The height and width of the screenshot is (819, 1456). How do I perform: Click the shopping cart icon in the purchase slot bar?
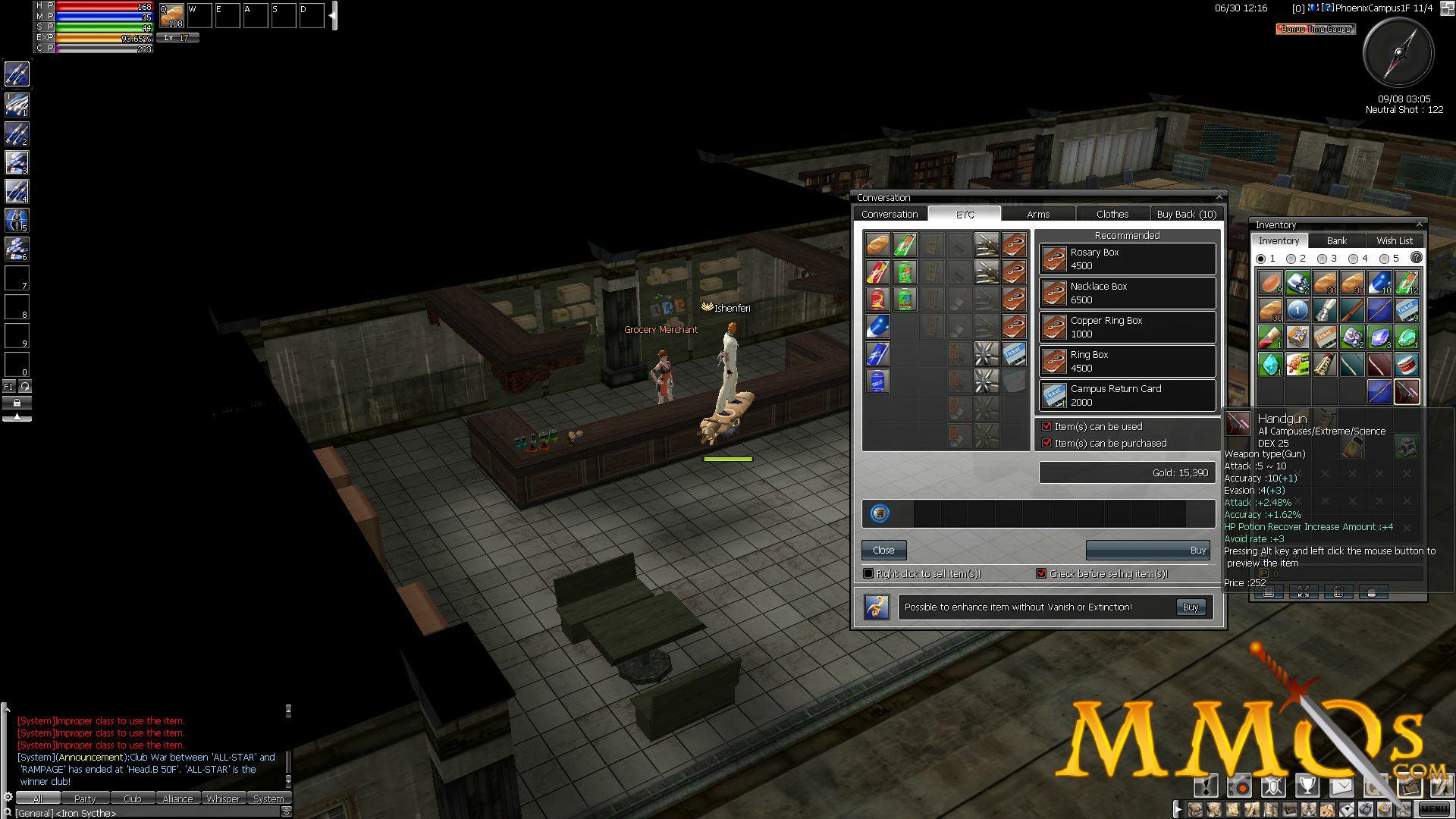point(879,513)
